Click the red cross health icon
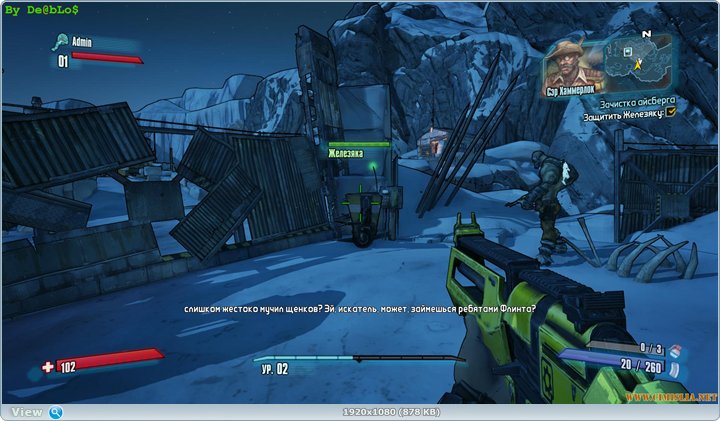The image size is (720, 421). [49, 368]
